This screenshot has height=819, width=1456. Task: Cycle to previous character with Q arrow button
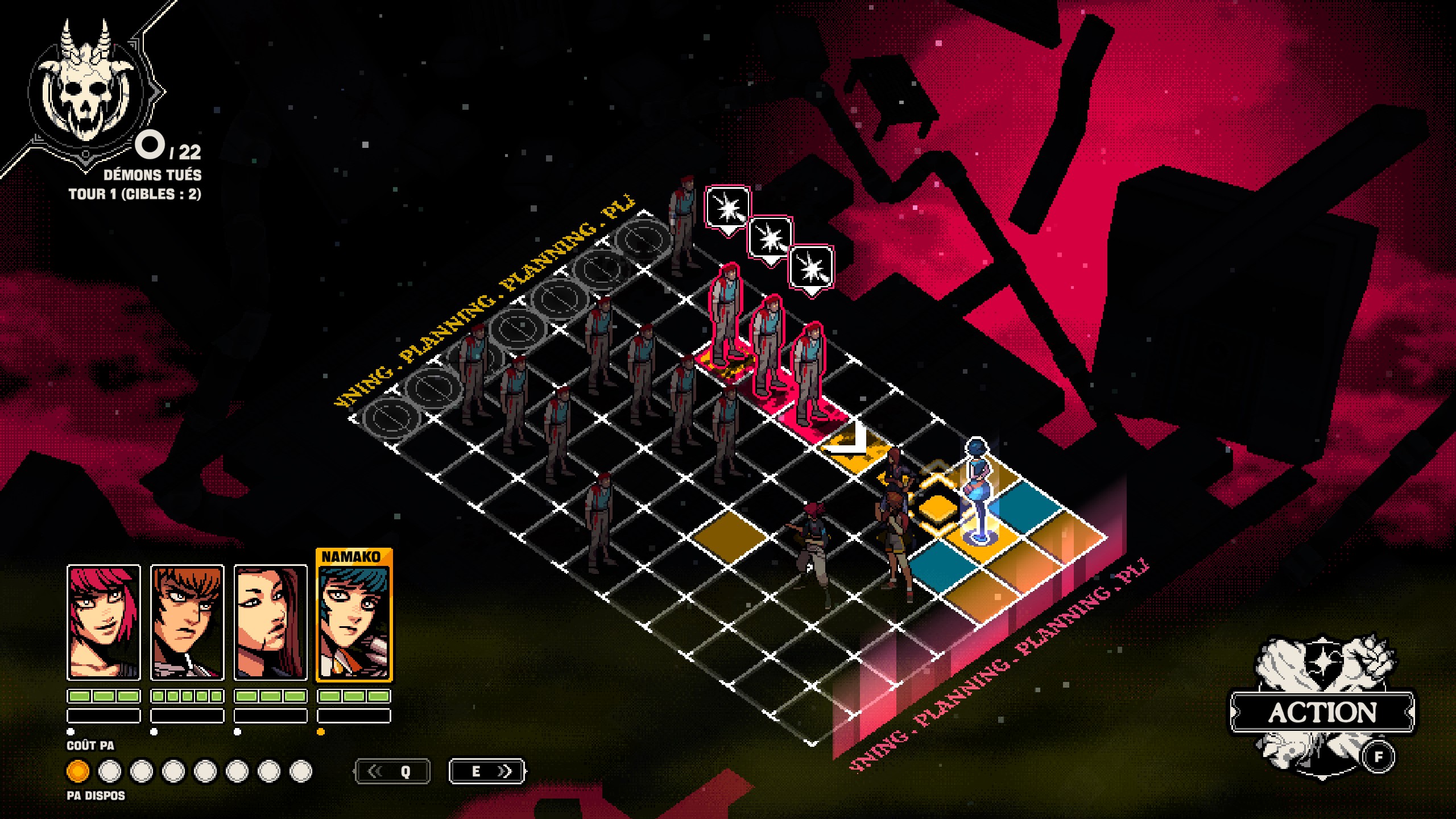coord(392,771)
